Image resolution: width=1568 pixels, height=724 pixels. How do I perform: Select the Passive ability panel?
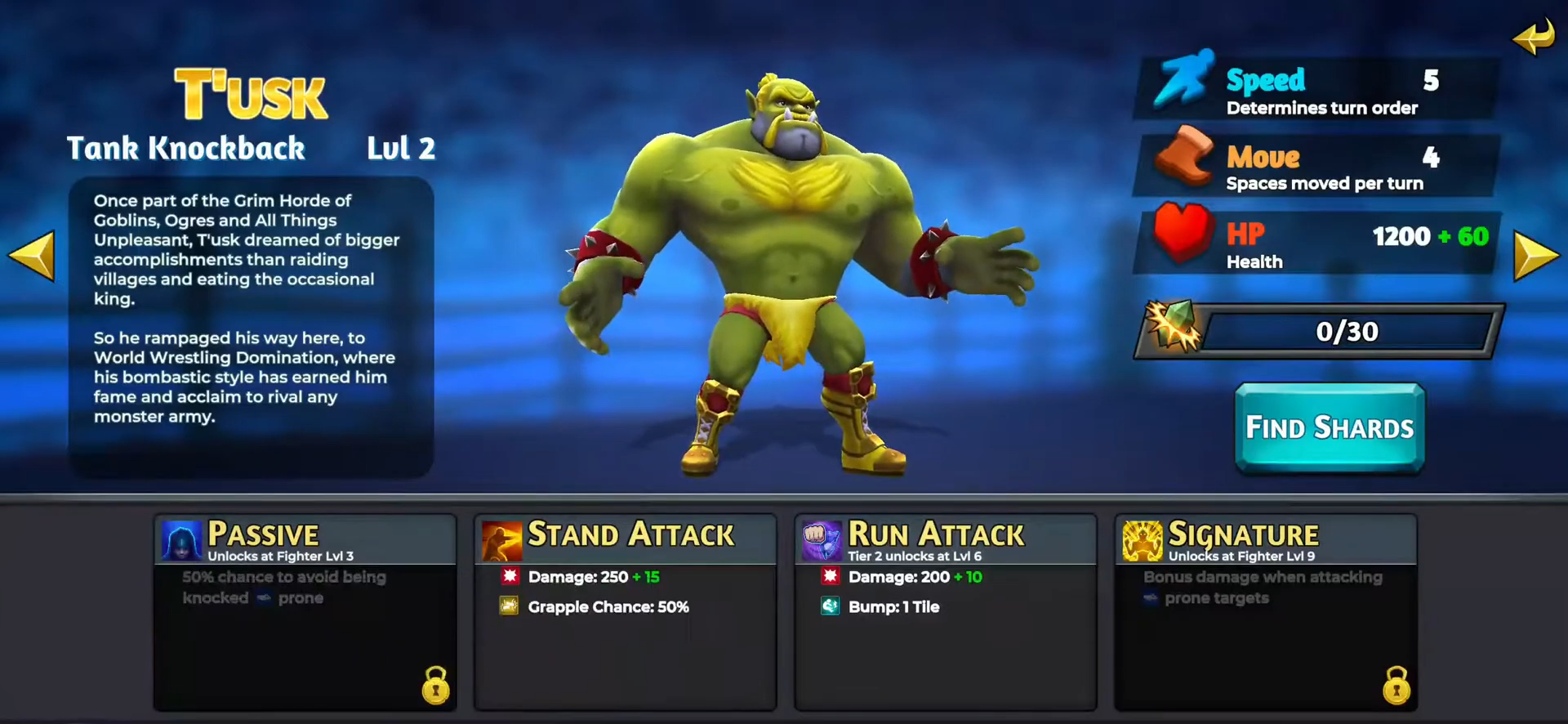coord(305,611)
